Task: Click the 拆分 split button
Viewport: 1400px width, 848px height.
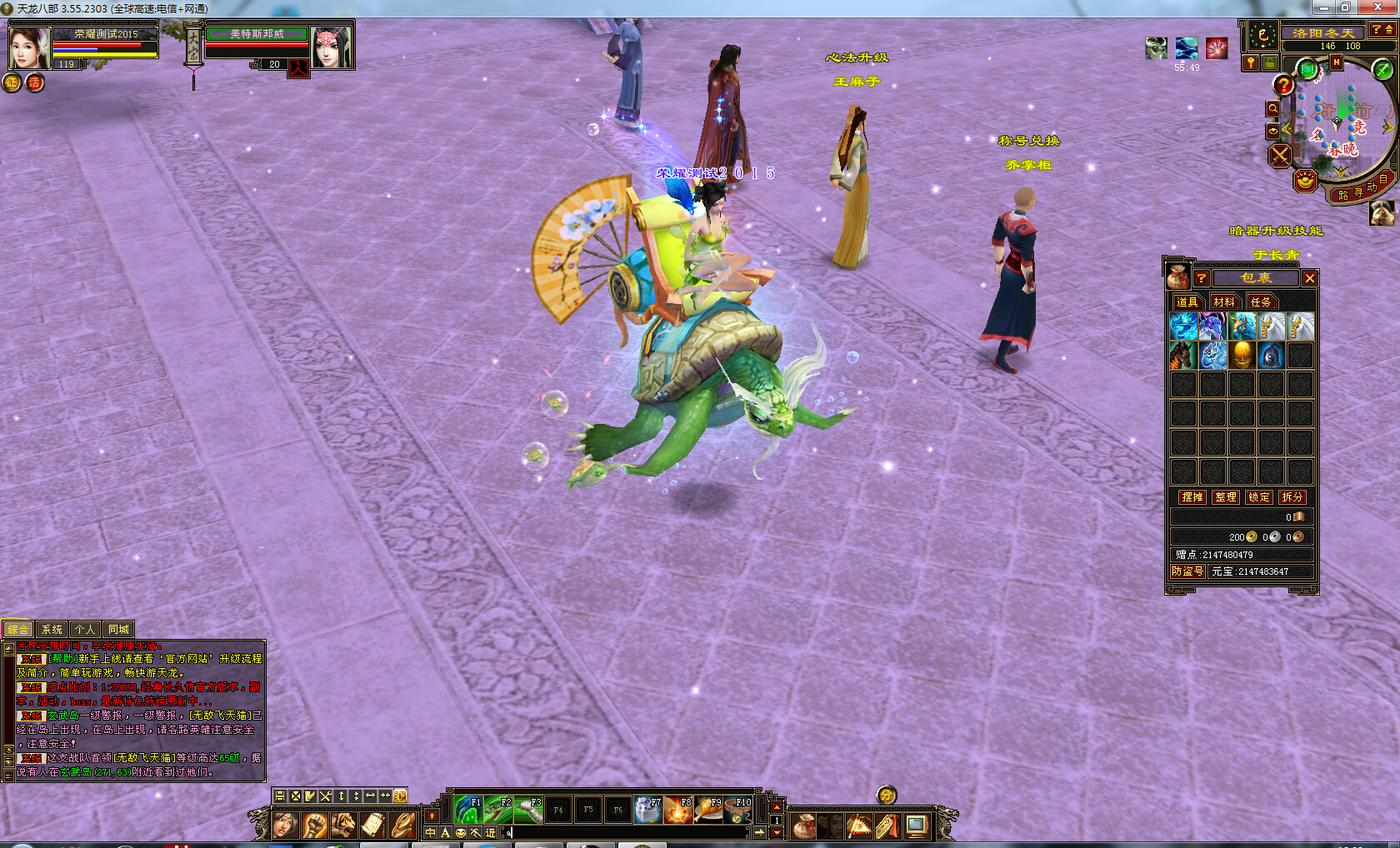Action: pos(1292,496)
